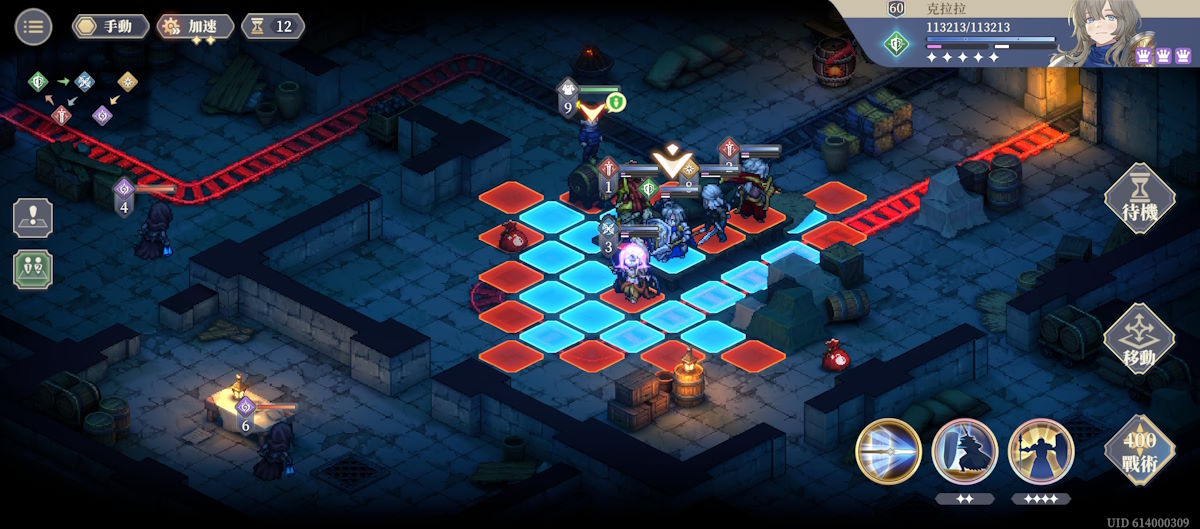Show the turn order units button

tap(33, 270)
